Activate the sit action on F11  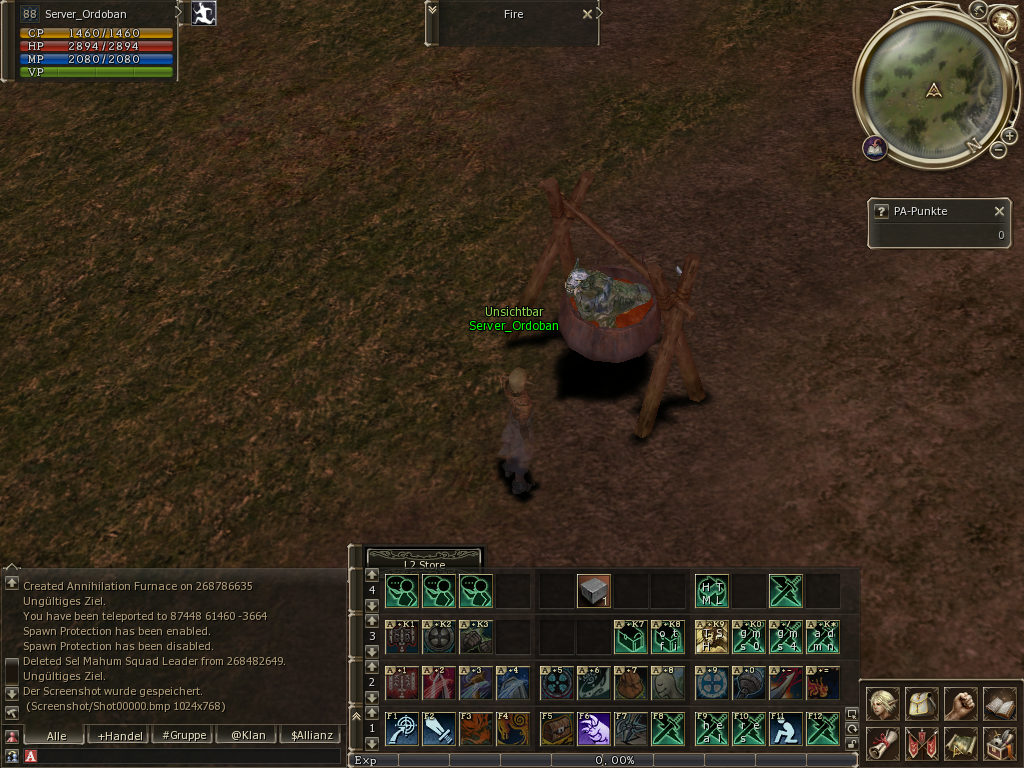tap(785, 728)
